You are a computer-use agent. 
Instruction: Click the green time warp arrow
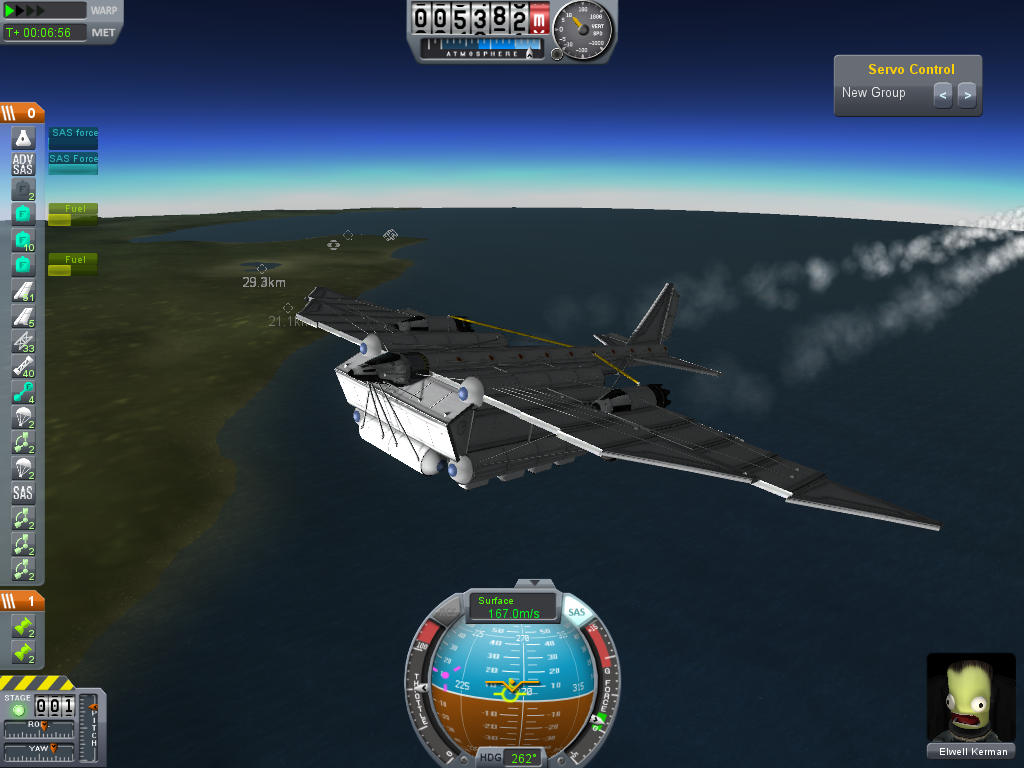coord(11,10)
